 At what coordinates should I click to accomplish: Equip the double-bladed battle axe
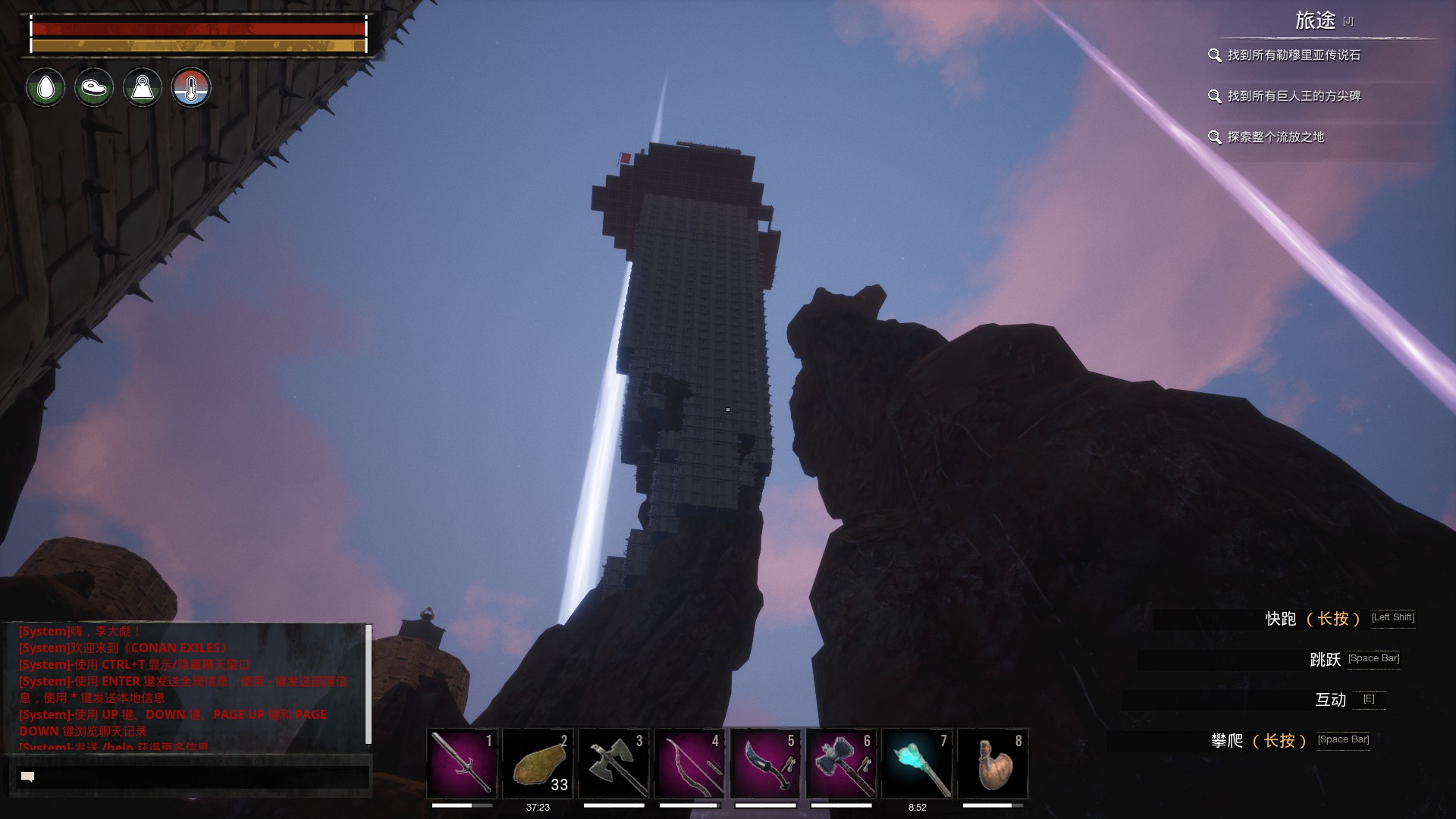tap(613, 763)
